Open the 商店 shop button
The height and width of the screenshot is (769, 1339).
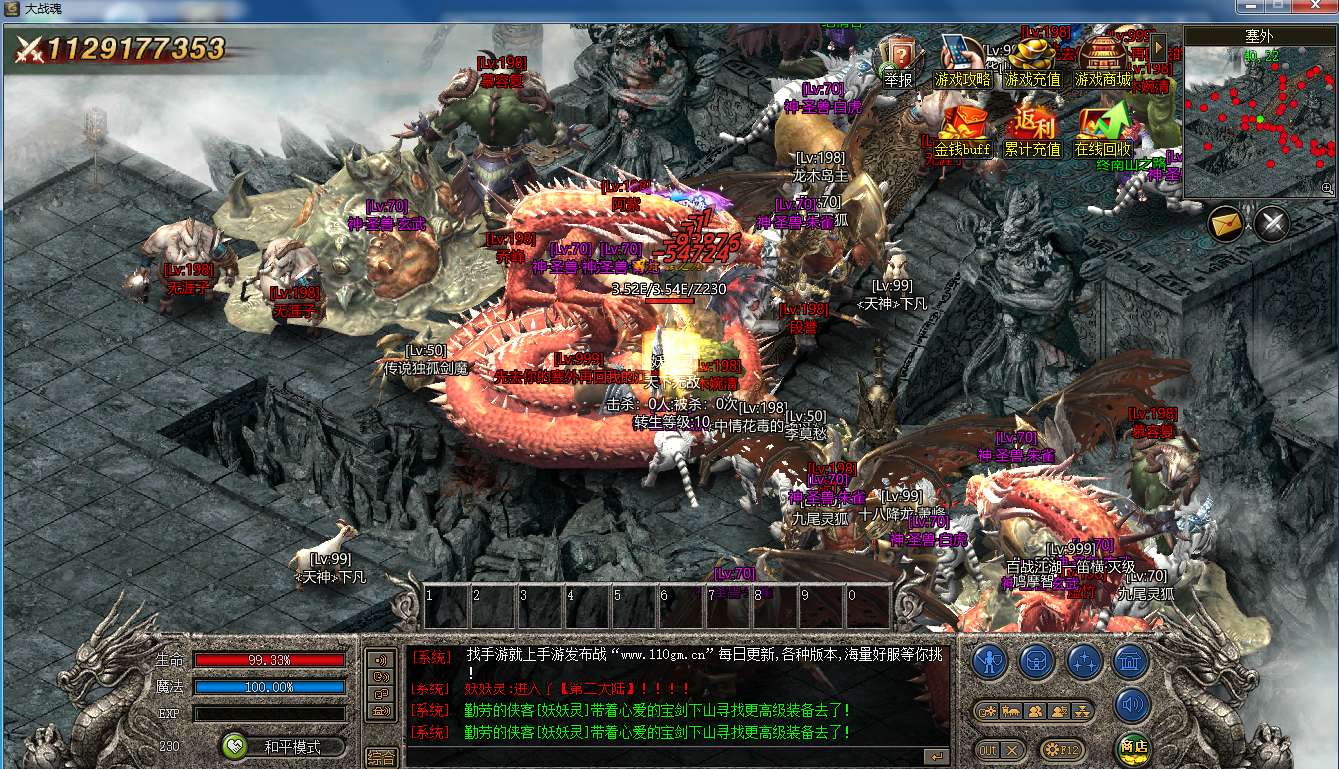click(x=1133, y=748)
